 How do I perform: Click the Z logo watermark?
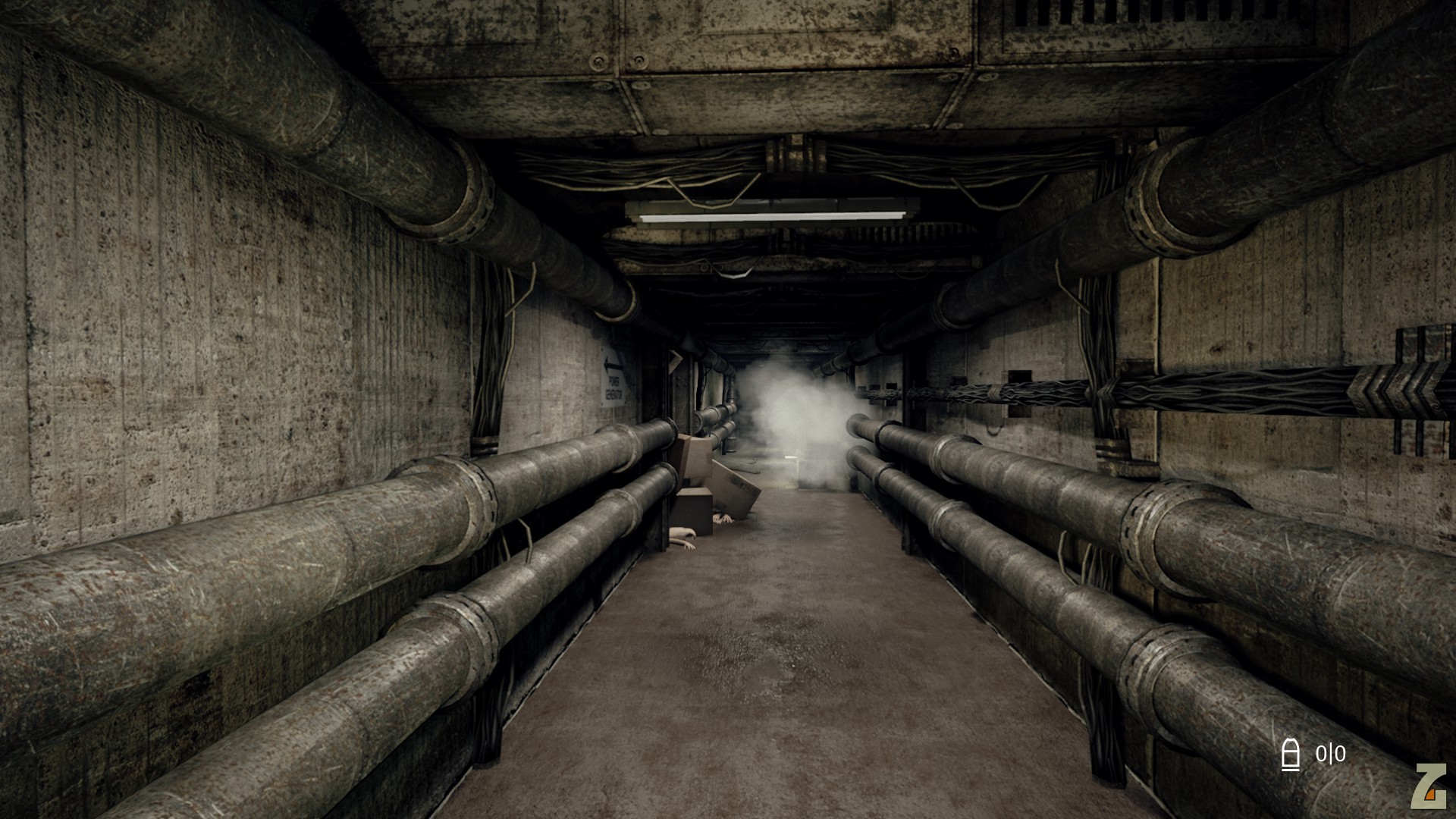(x=1429, y=786)
